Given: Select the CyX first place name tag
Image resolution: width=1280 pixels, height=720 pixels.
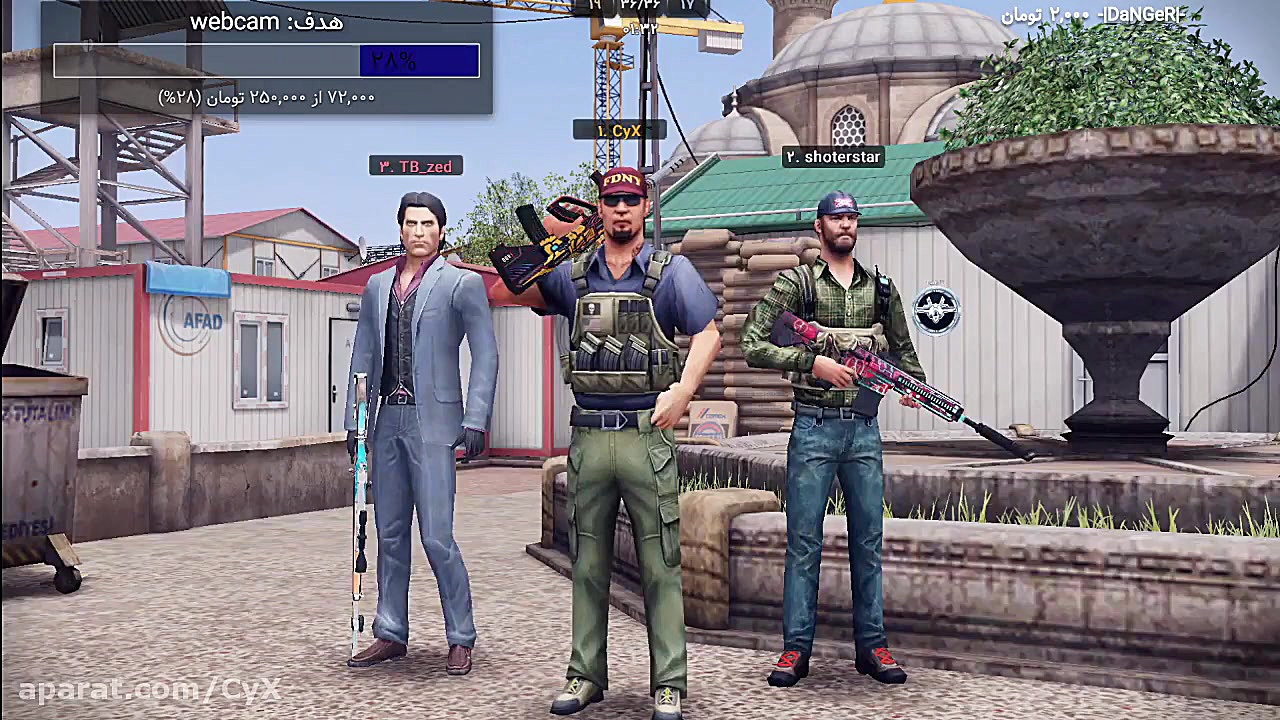Looking at the screenshot, I should click(x=619, y=131).
